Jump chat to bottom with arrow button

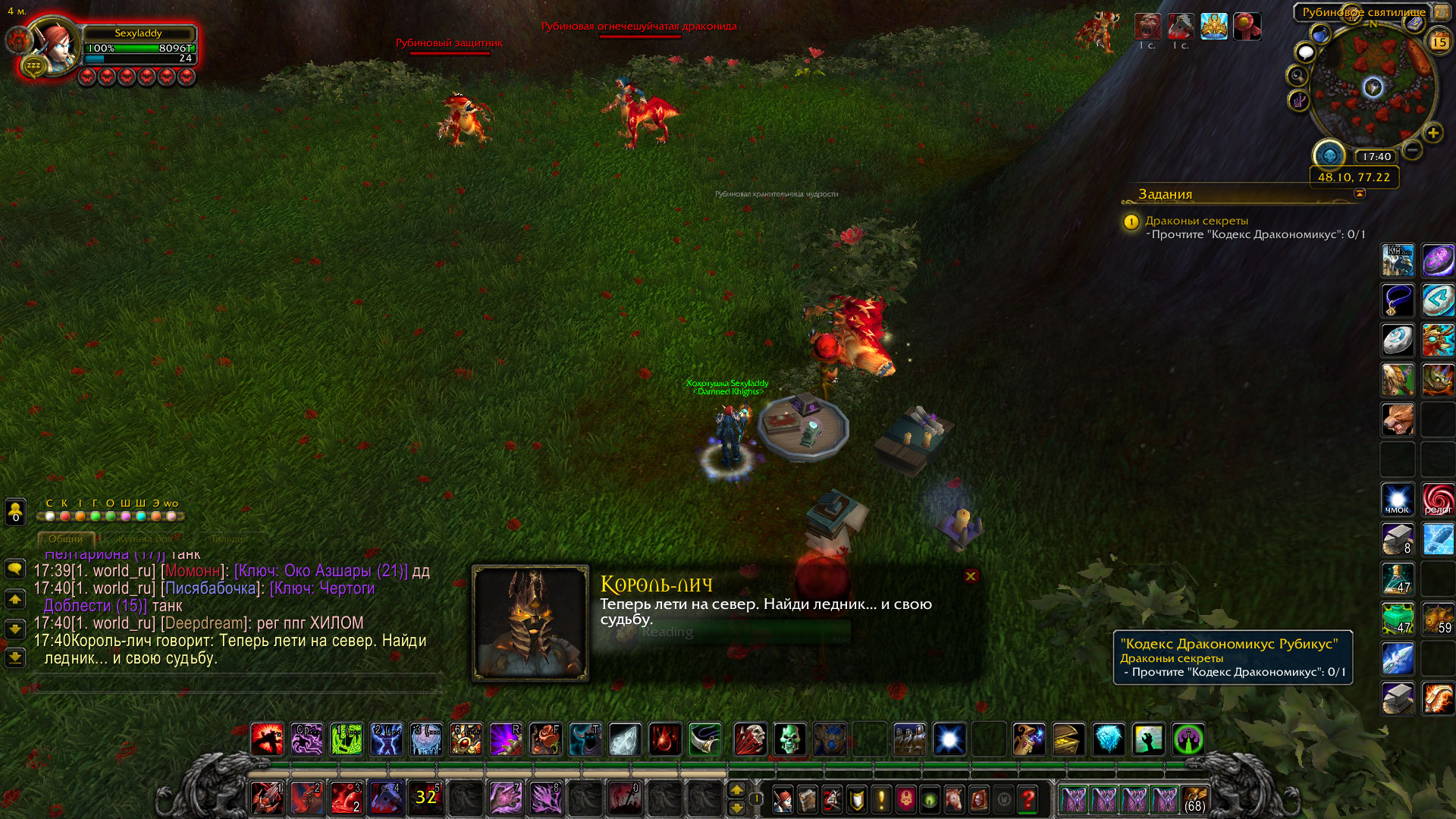click(15, 657)
